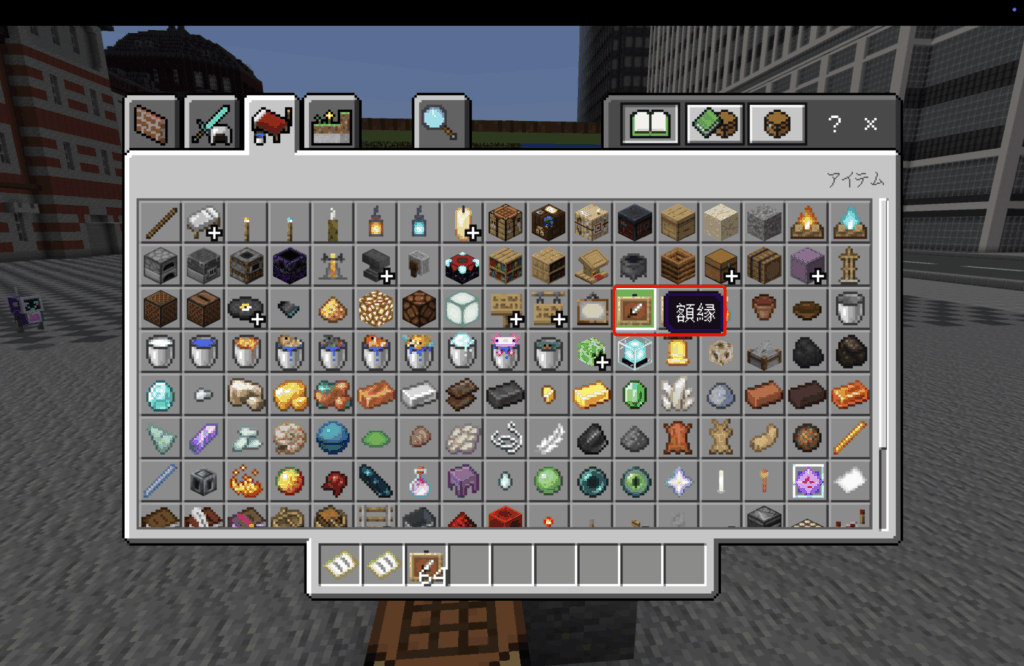Select the chest-only inventory layout button
The height and width of the screenshot is (666, 1024).
777,125
